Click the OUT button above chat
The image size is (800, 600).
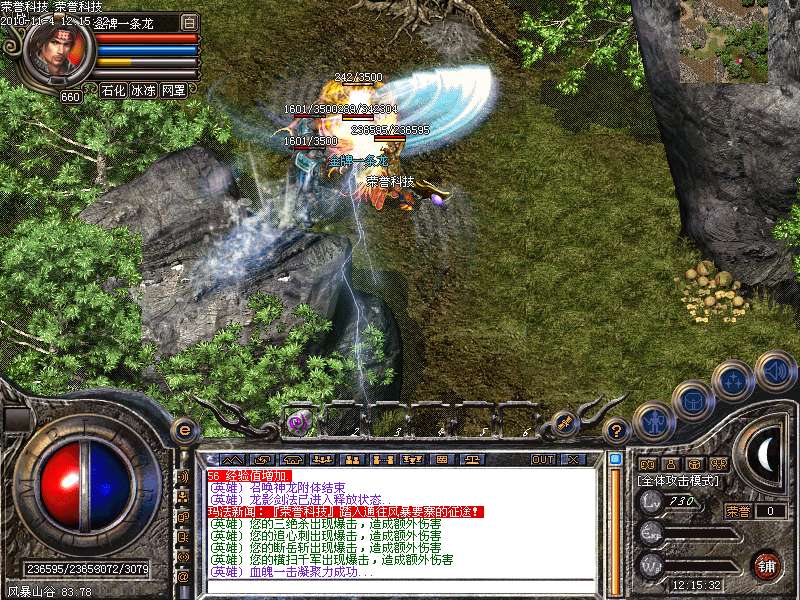click(543, 459)
